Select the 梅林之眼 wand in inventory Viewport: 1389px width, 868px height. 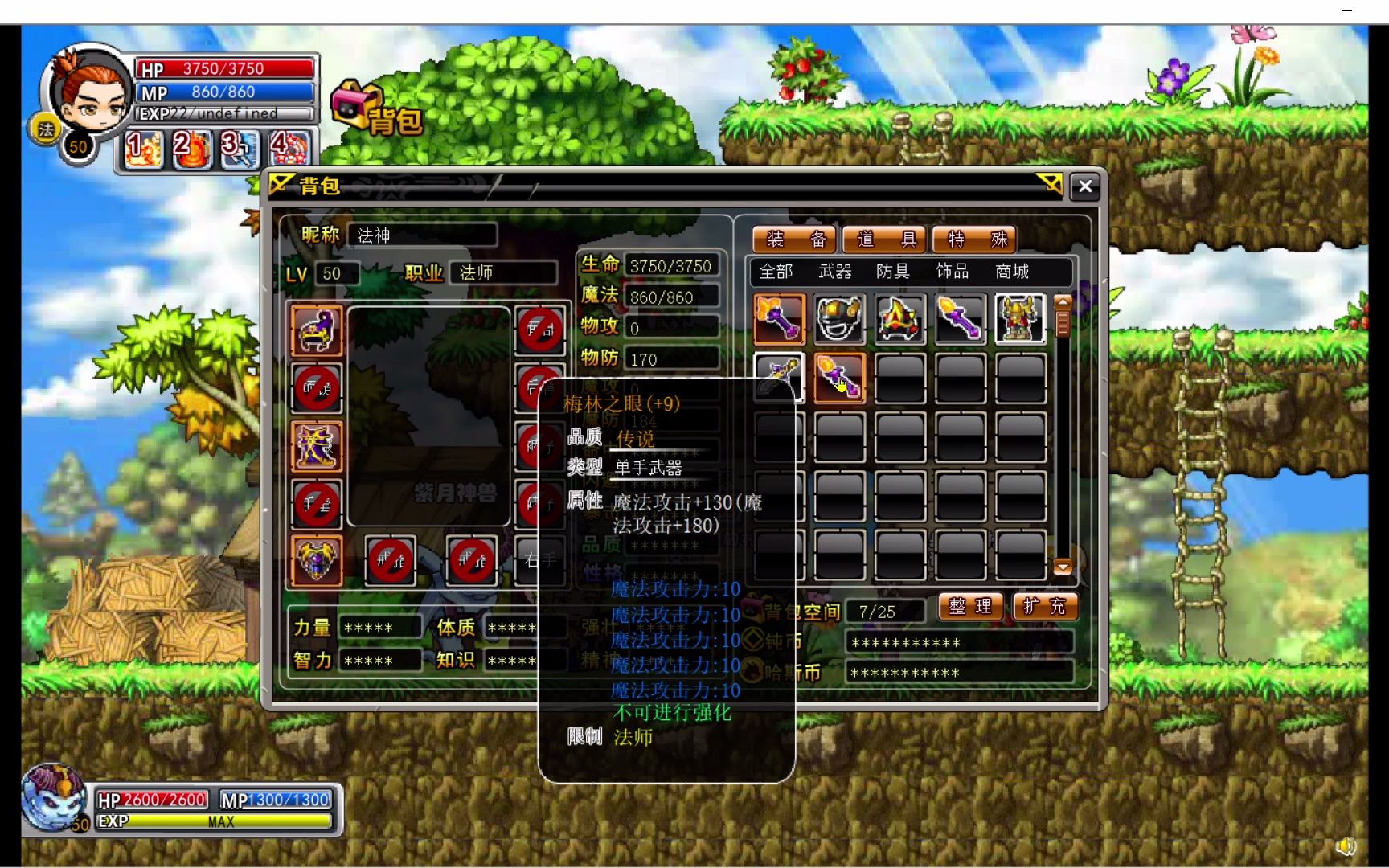(x=838, y=376)
